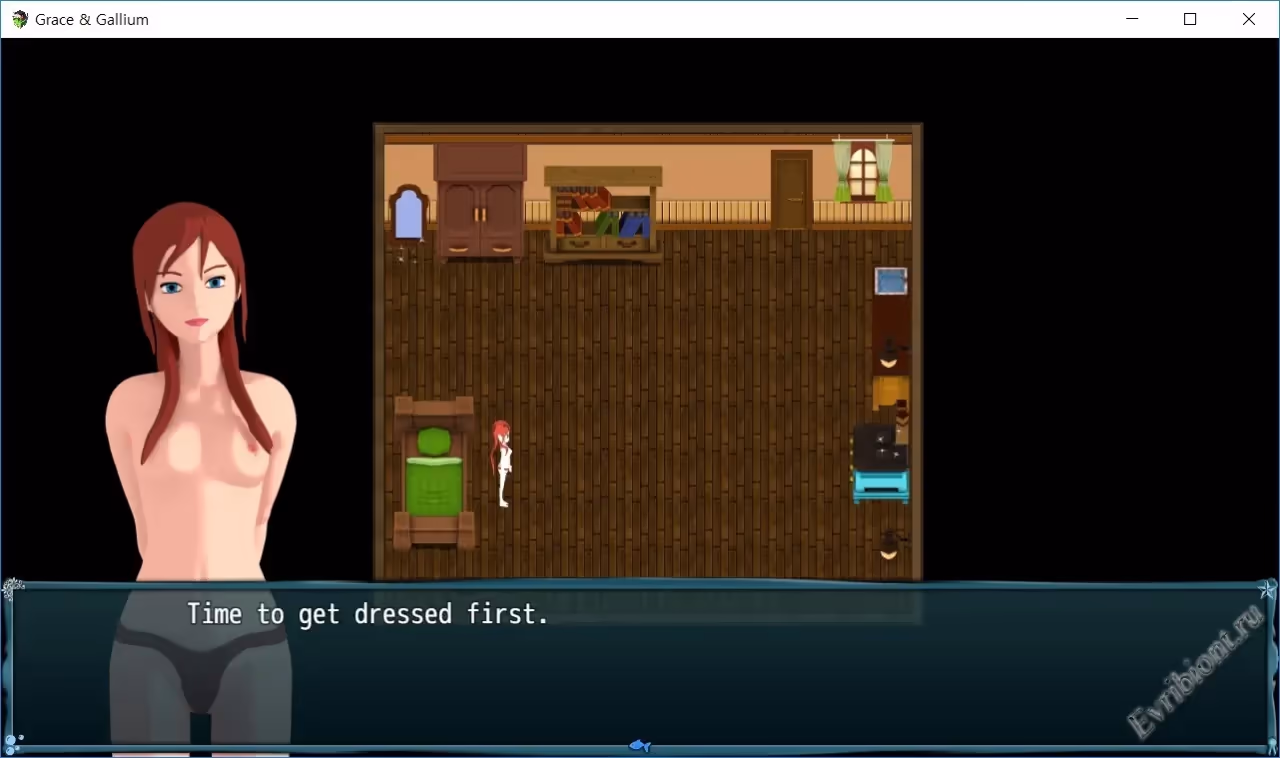
Task: Click the blue fish continue indicator
Action: [640, 745]
